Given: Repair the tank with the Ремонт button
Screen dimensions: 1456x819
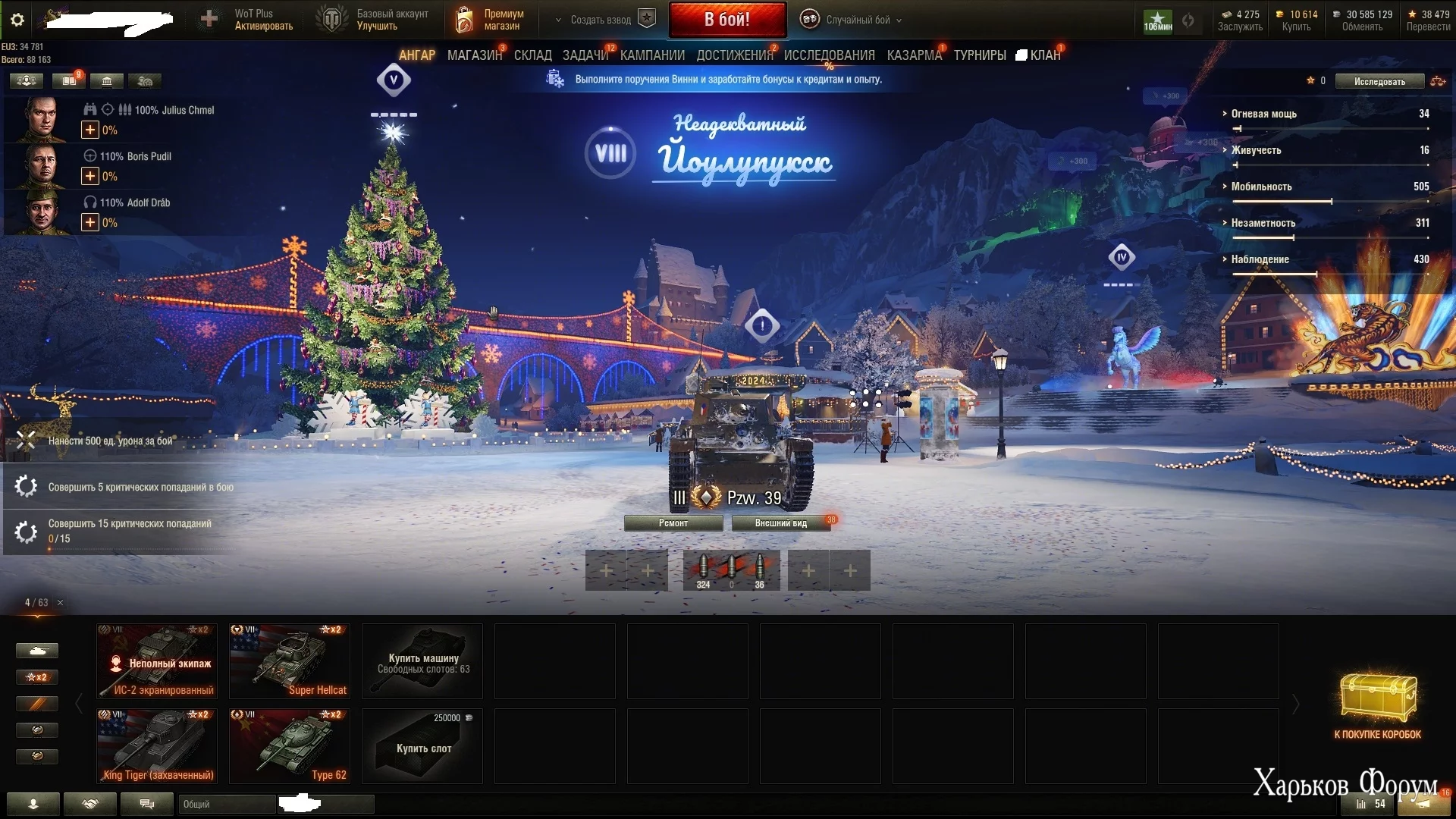Looking at the screenshot, I should 673,523.
